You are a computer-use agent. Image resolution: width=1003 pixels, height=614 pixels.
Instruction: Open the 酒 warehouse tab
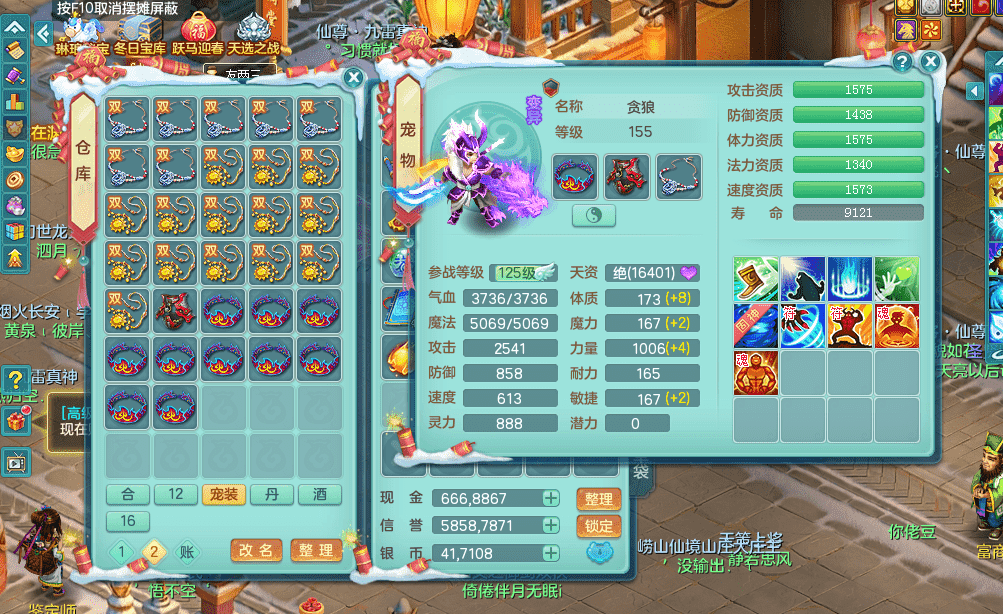(x=320, y=494)
